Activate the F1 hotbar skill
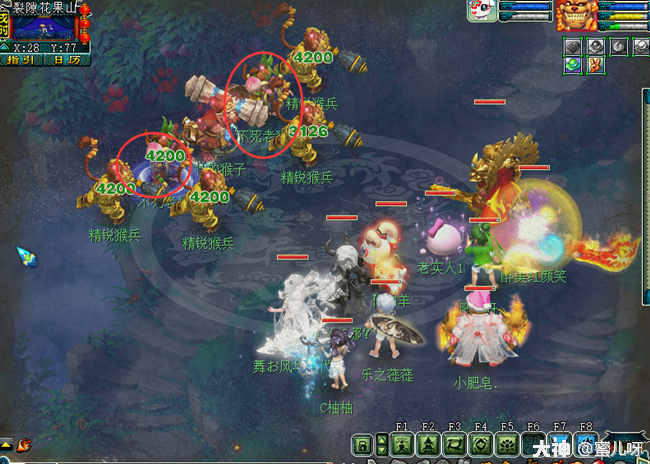650x464 pixels. [x=403, y=444]
